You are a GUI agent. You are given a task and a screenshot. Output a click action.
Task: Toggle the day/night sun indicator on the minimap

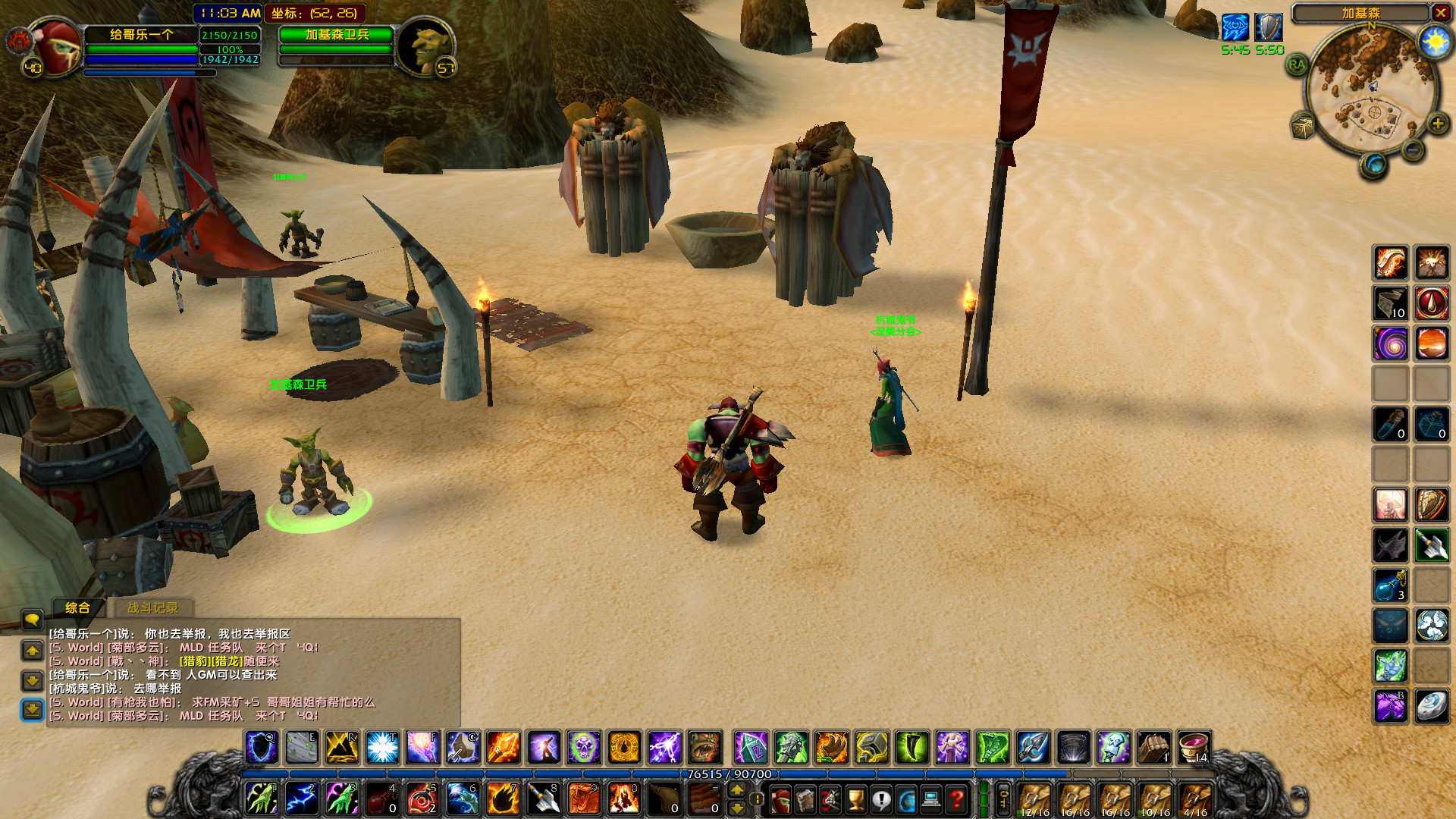click(1436, 43)
